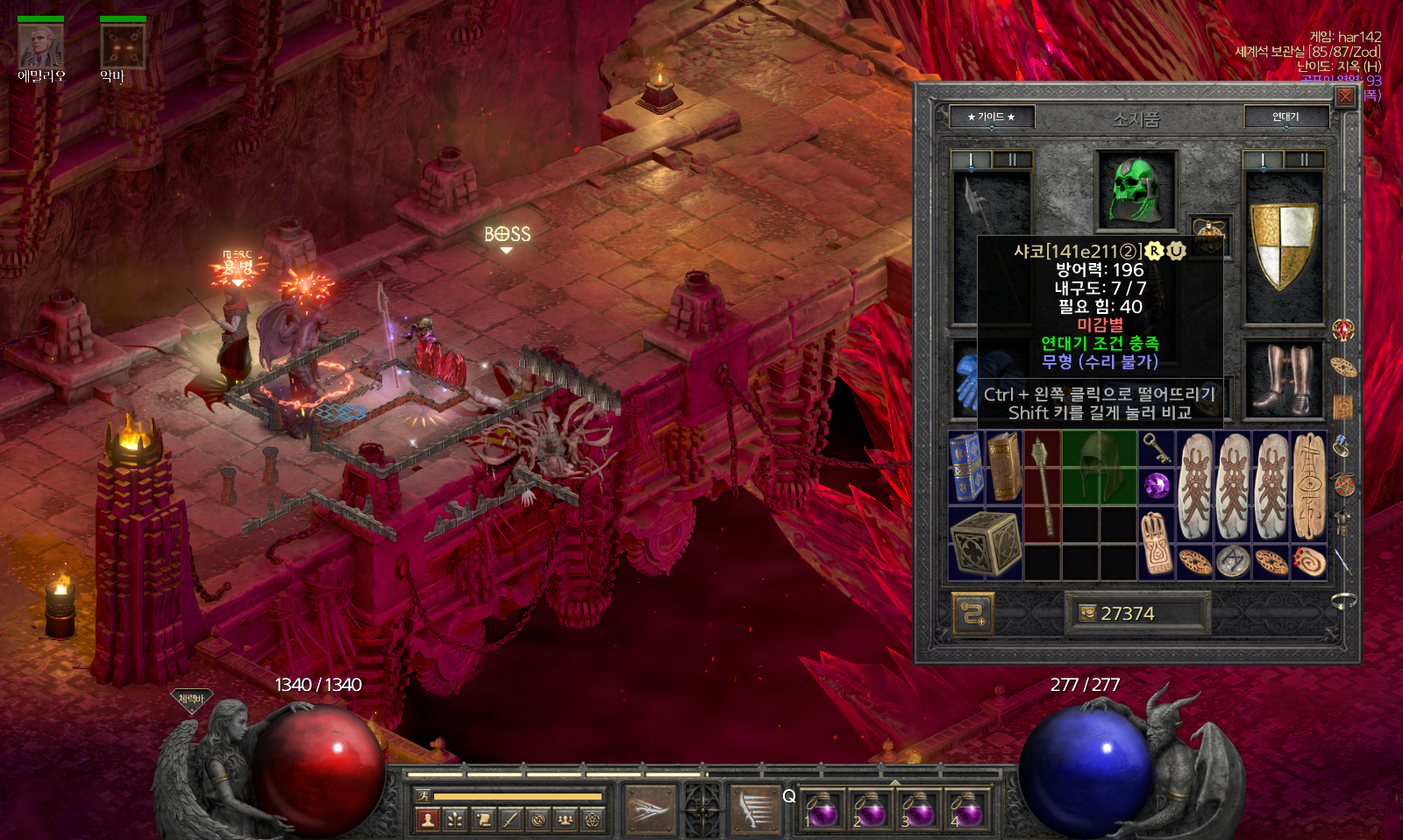The image size is (1403, 840).
Task: Open the 연대기 chronicle button
Action: [1285, 117]
